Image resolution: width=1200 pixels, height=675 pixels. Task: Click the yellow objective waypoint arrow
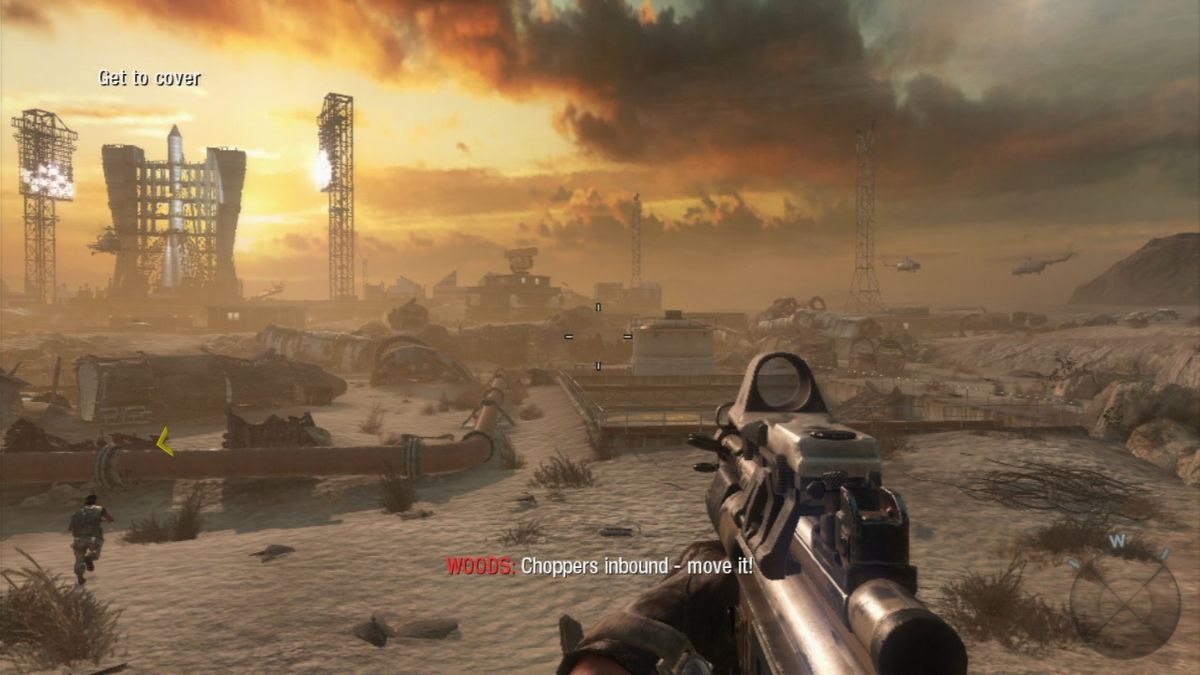click(165, 441)
